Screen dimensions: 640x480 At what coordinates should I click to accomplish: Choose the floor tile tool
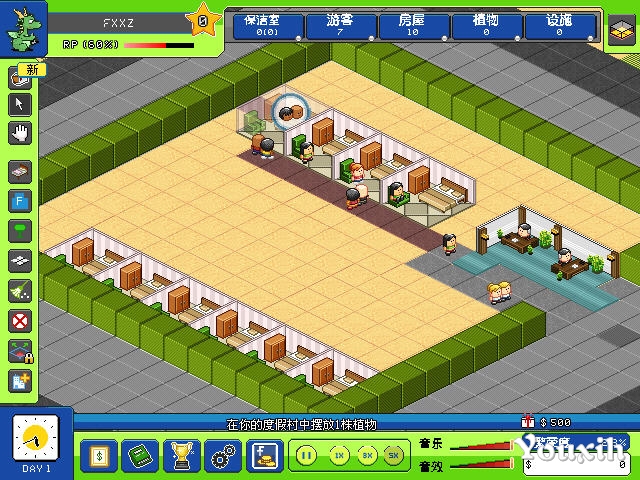pos(21,260)
